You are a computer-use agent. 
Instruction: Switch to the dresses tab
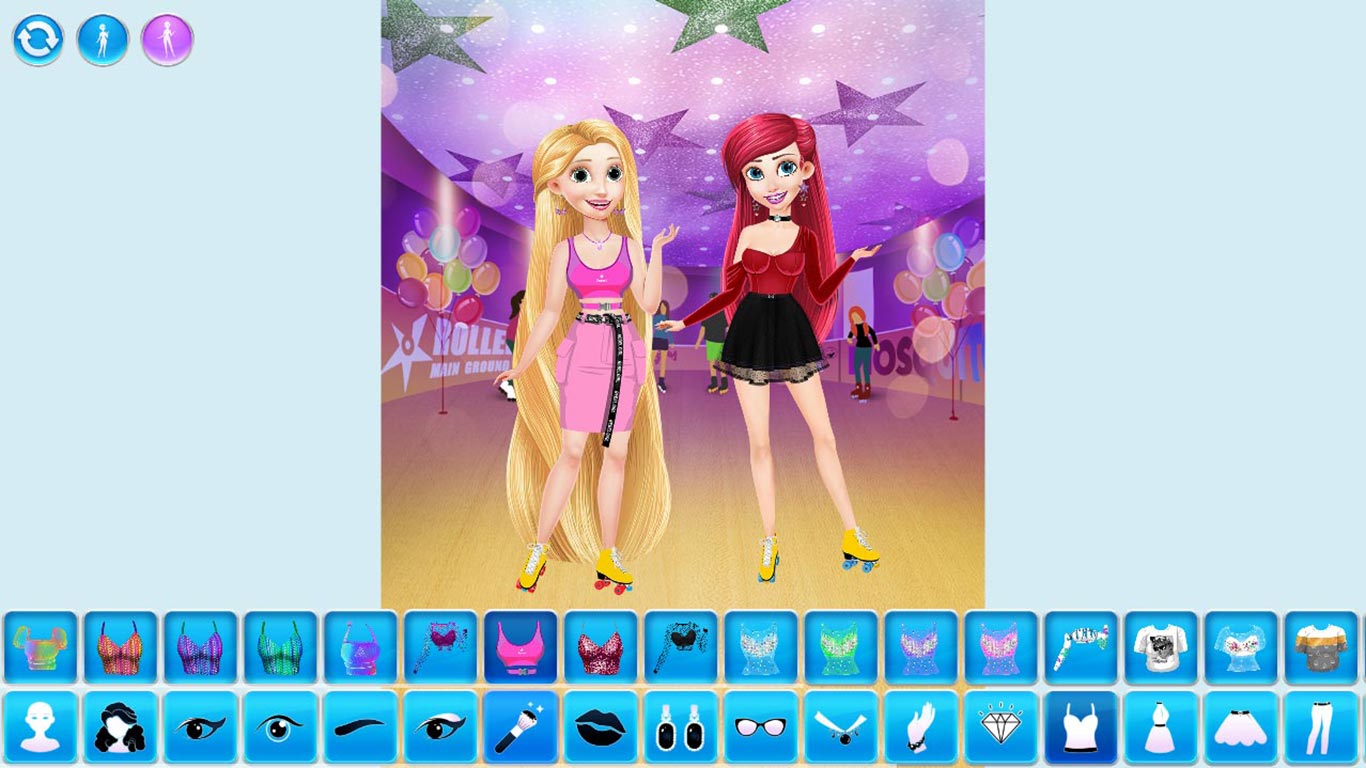pos(1160,730)
